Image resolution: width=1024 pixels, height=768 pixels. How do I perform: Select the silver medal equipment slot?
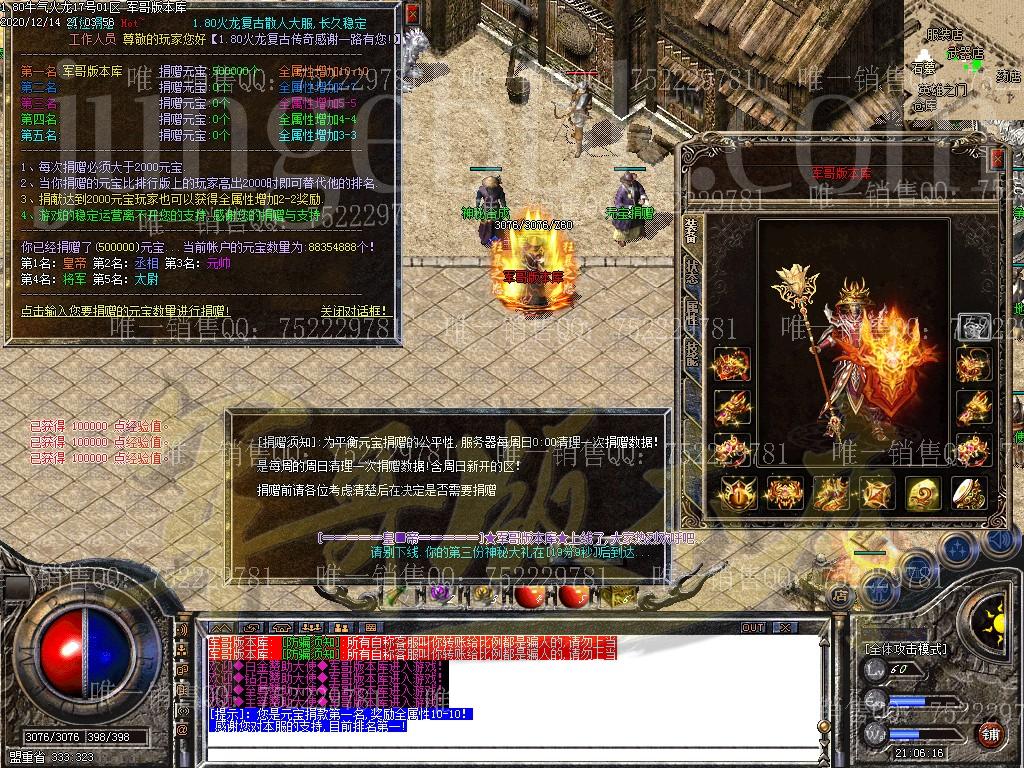click(972, 328)
